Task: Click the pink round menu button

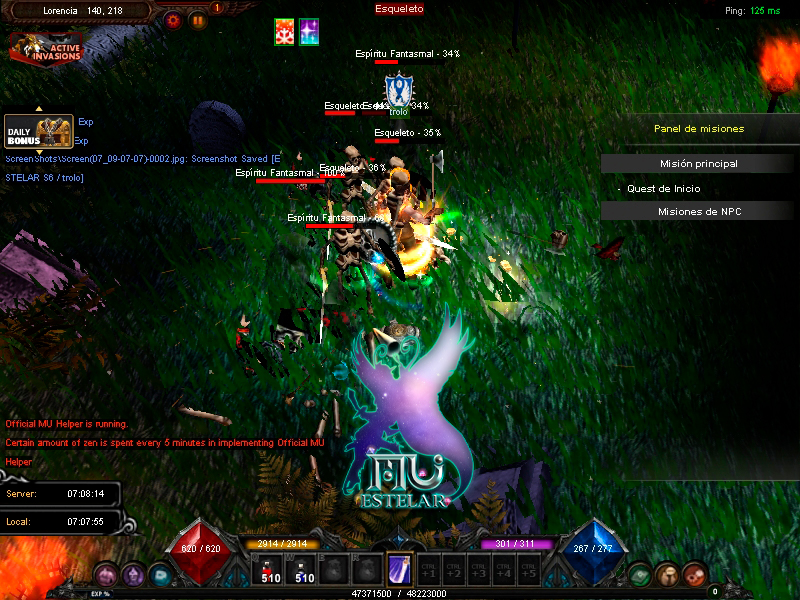Action: pyautogui.click(x=107, y=574)
